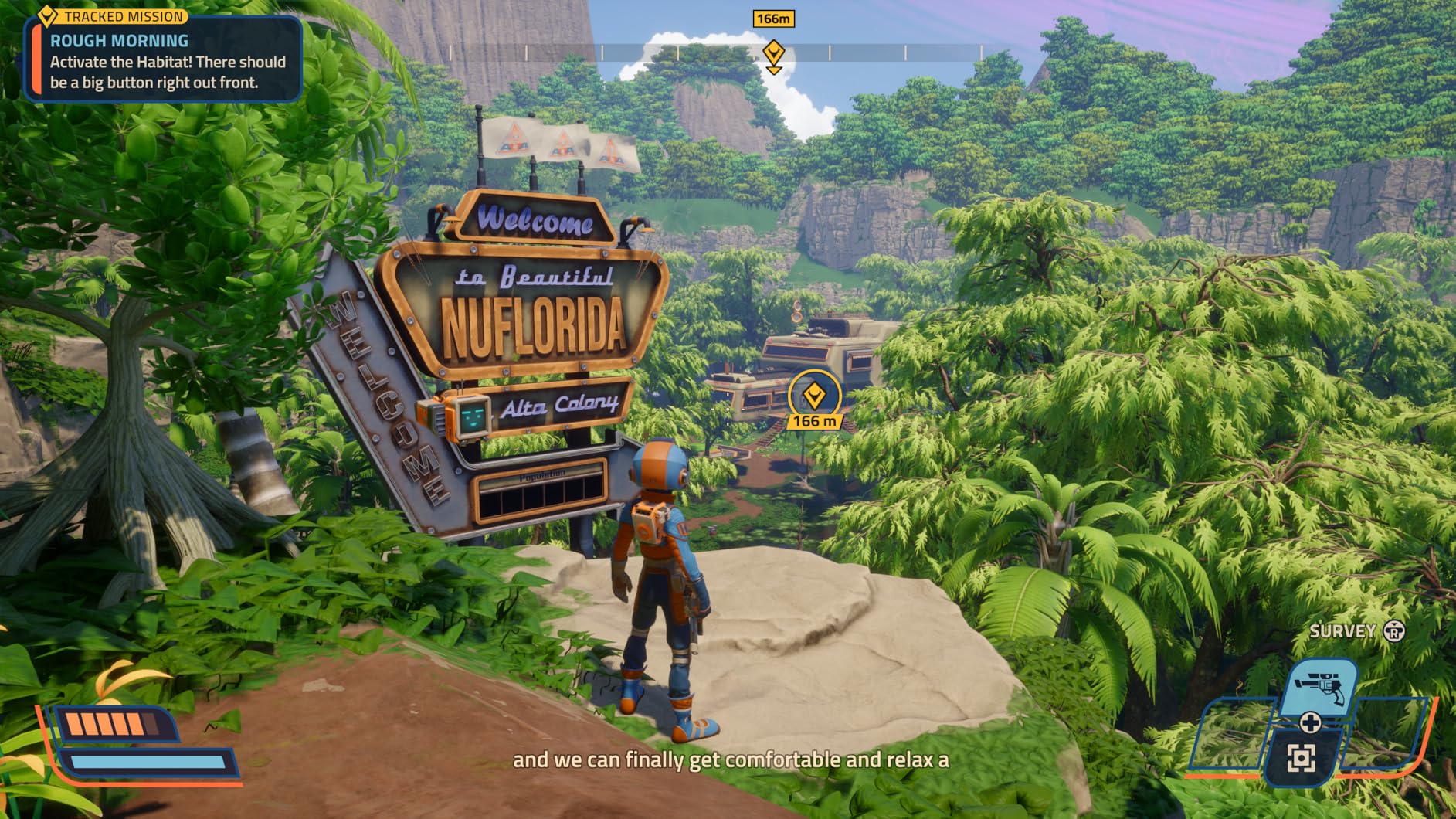Select the compass objective marker
The width and height of the screenshot is (1456, 819).
tap(773, 53)
